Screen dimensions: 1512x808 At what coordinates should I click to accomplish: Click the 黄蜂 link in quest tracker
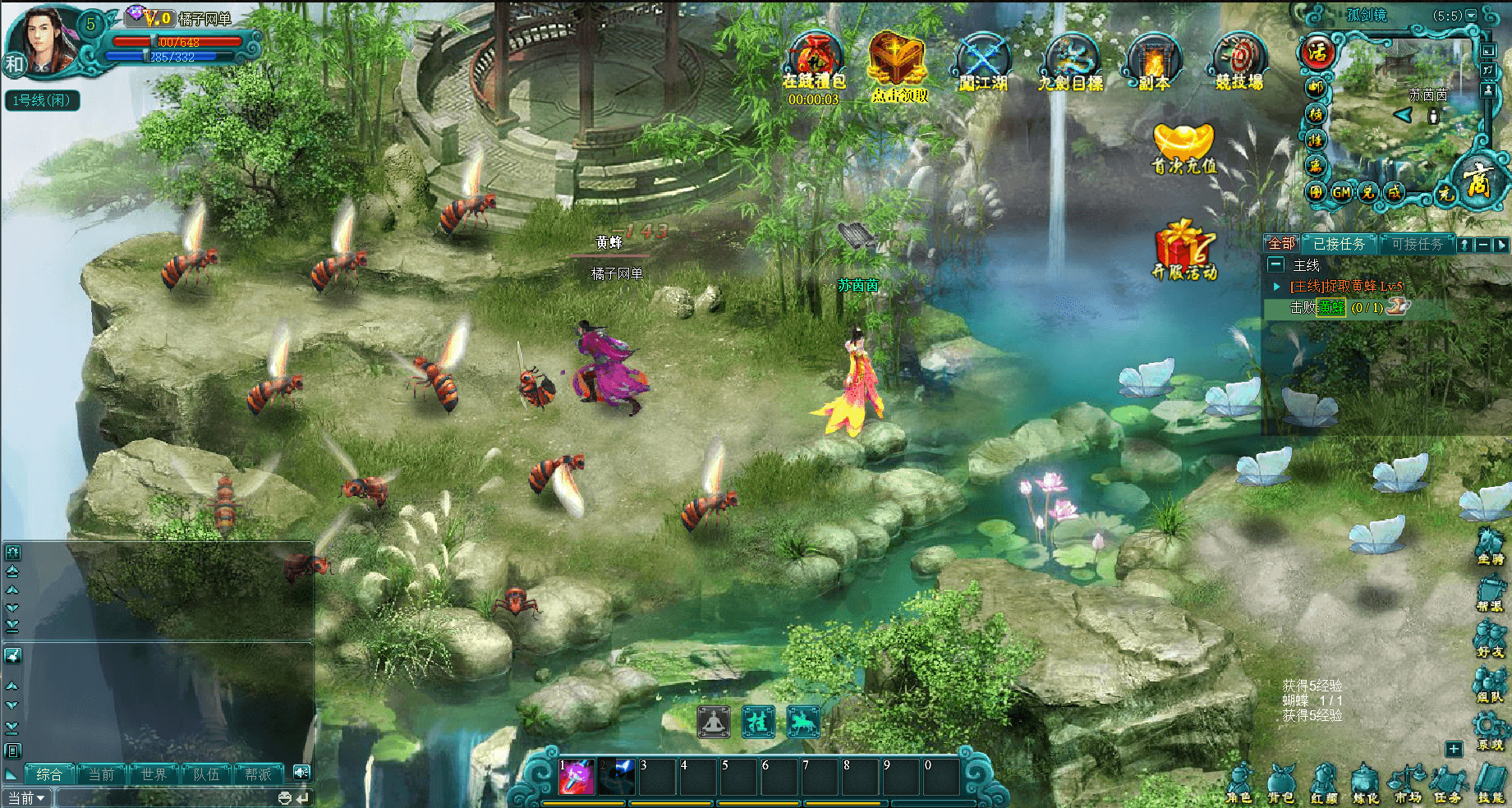1331,308
